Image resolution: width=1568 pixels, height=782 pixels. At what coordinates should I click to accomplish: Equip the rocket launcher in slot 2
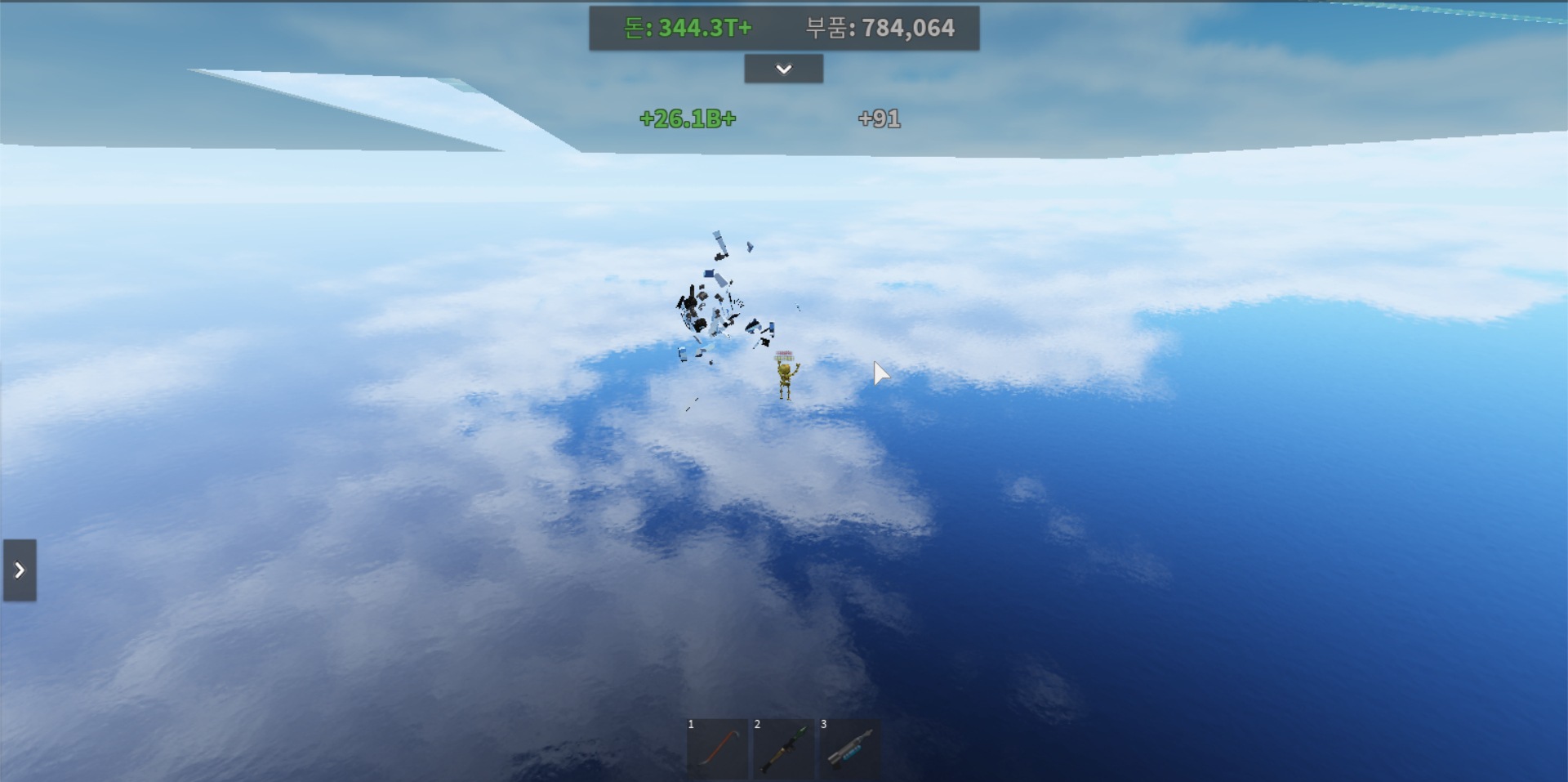[783, 749]
